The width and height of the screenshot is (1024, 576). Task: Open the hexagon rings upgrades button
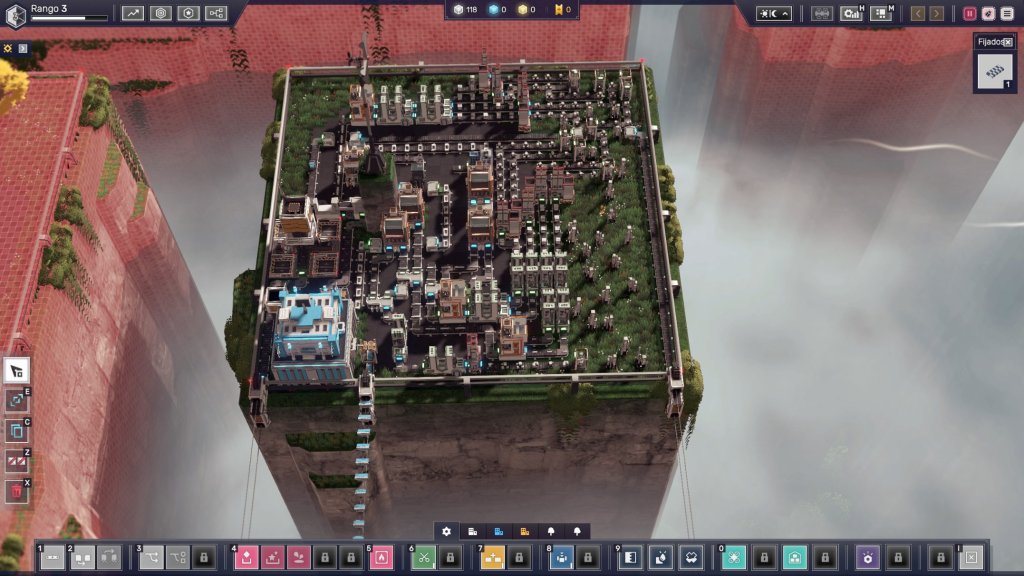click(161, 13)
